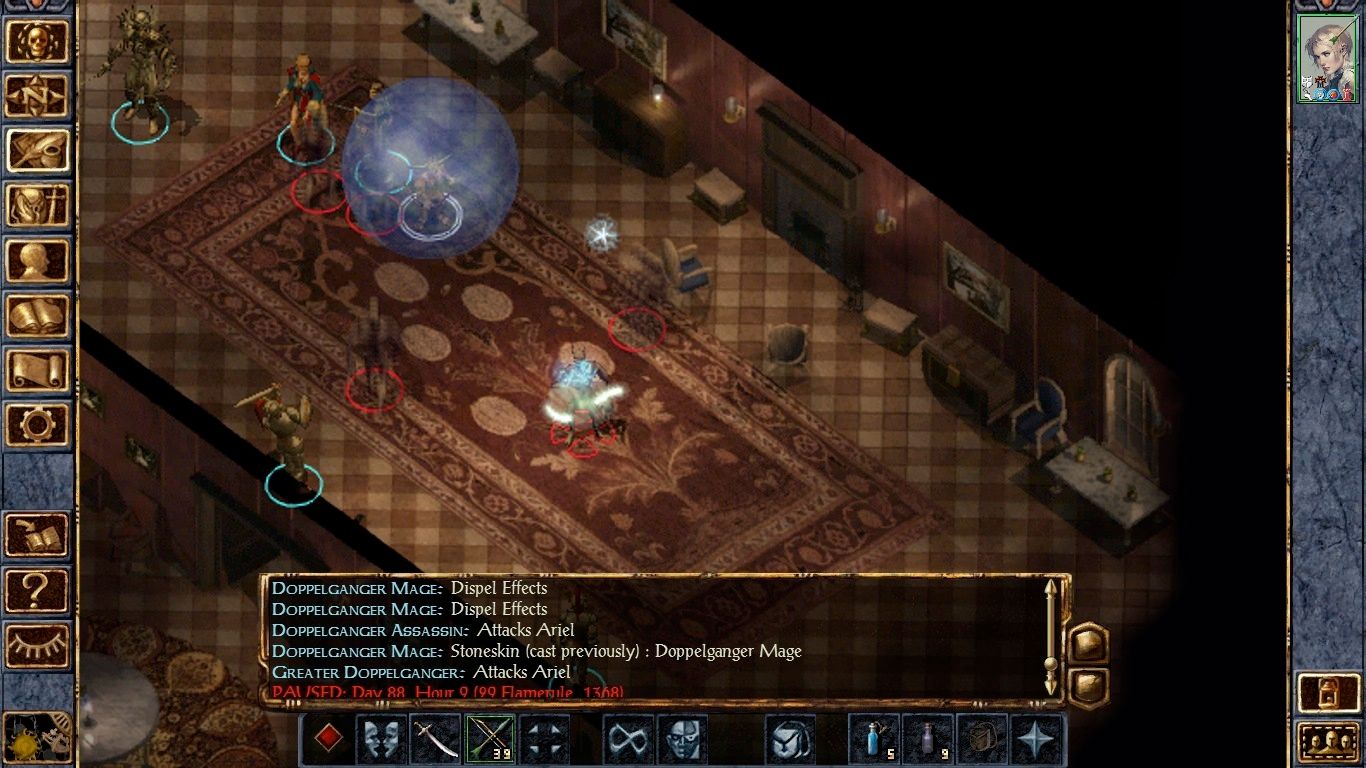This screenshot has width=1366, height=768.
Task: Select Ariel's character portrait
Action: point(1327,55)
